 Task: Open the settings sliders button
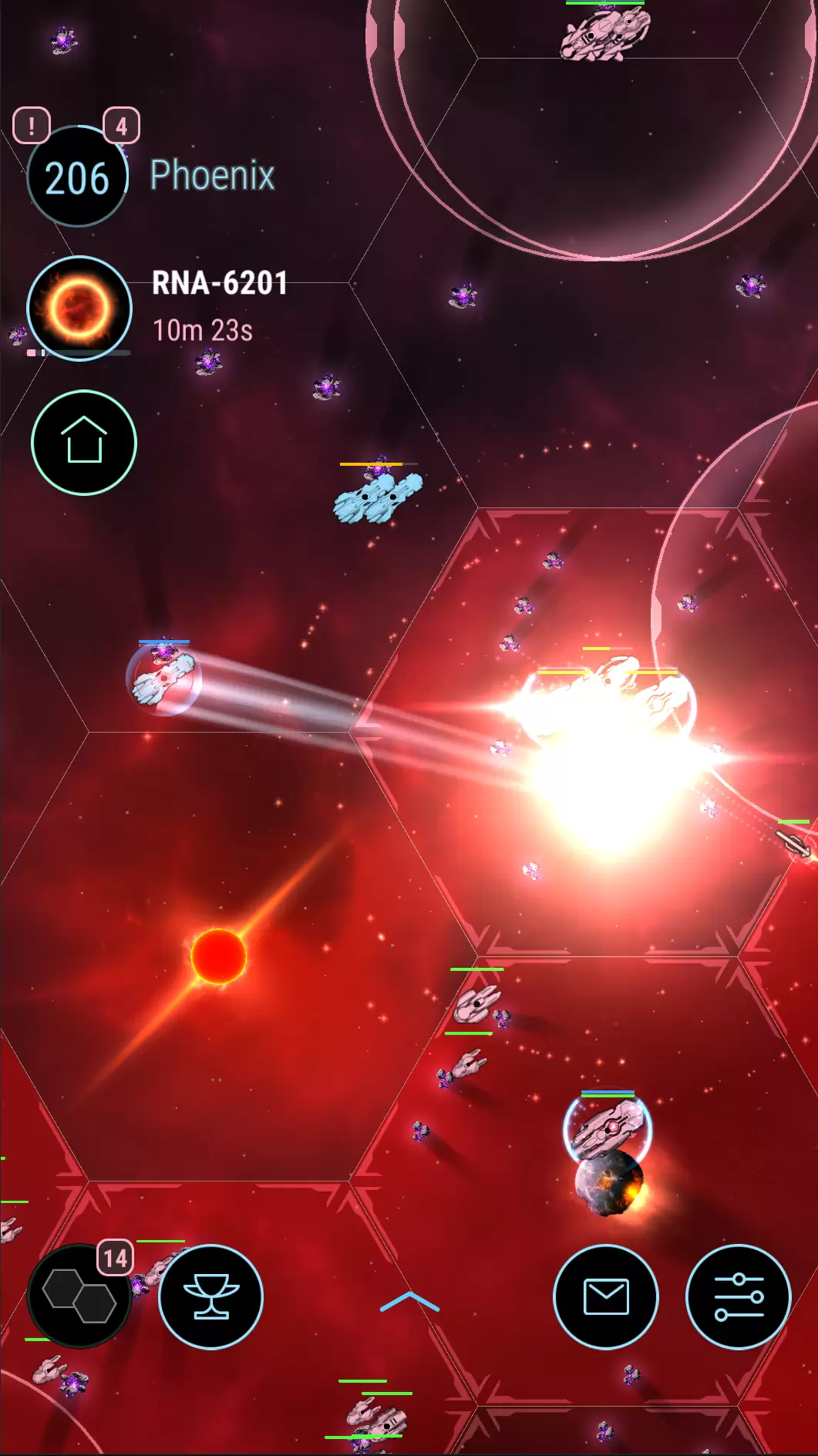point(738,1296)
